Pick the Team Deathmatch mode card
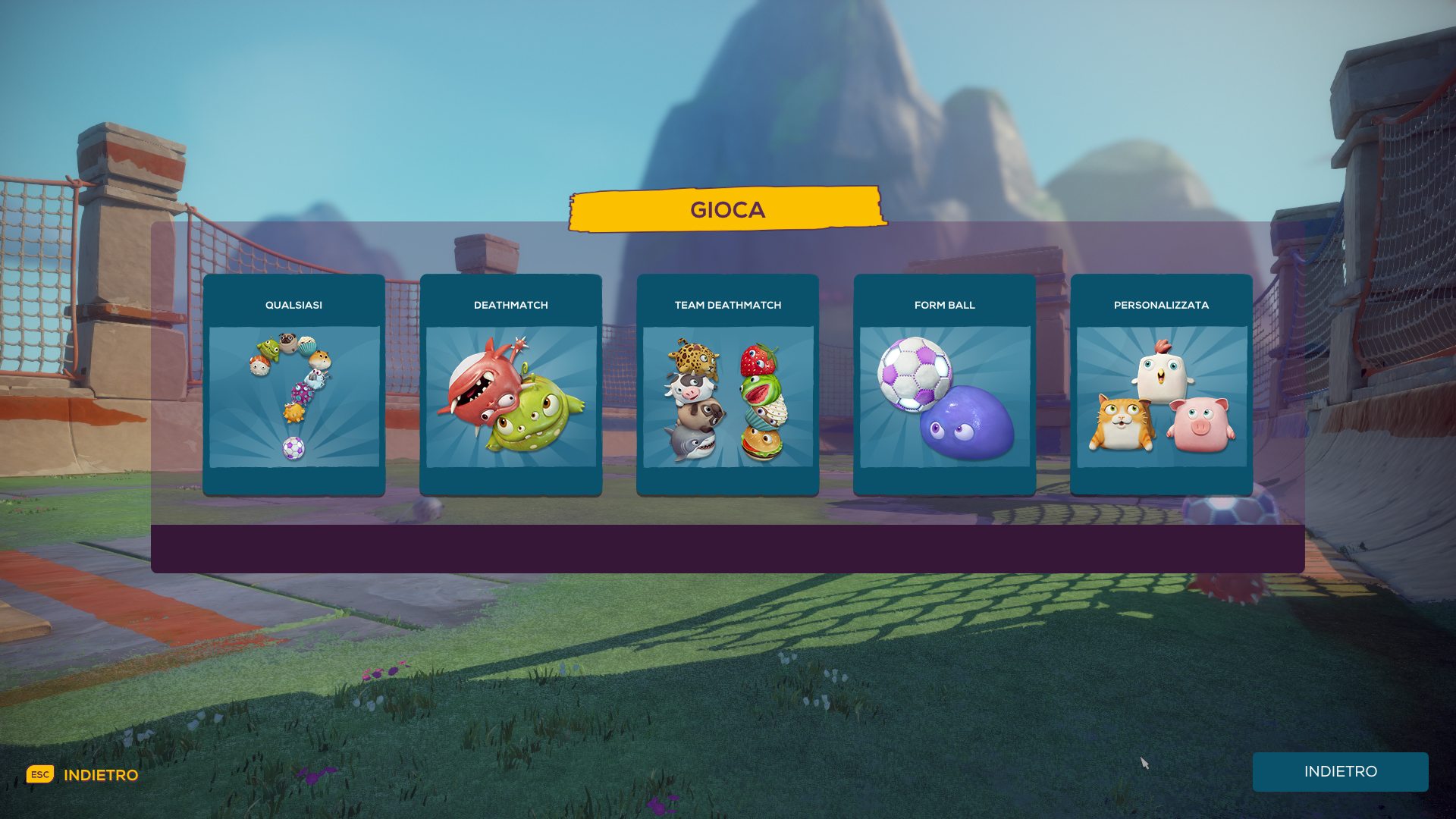 [x=727, y=385]
